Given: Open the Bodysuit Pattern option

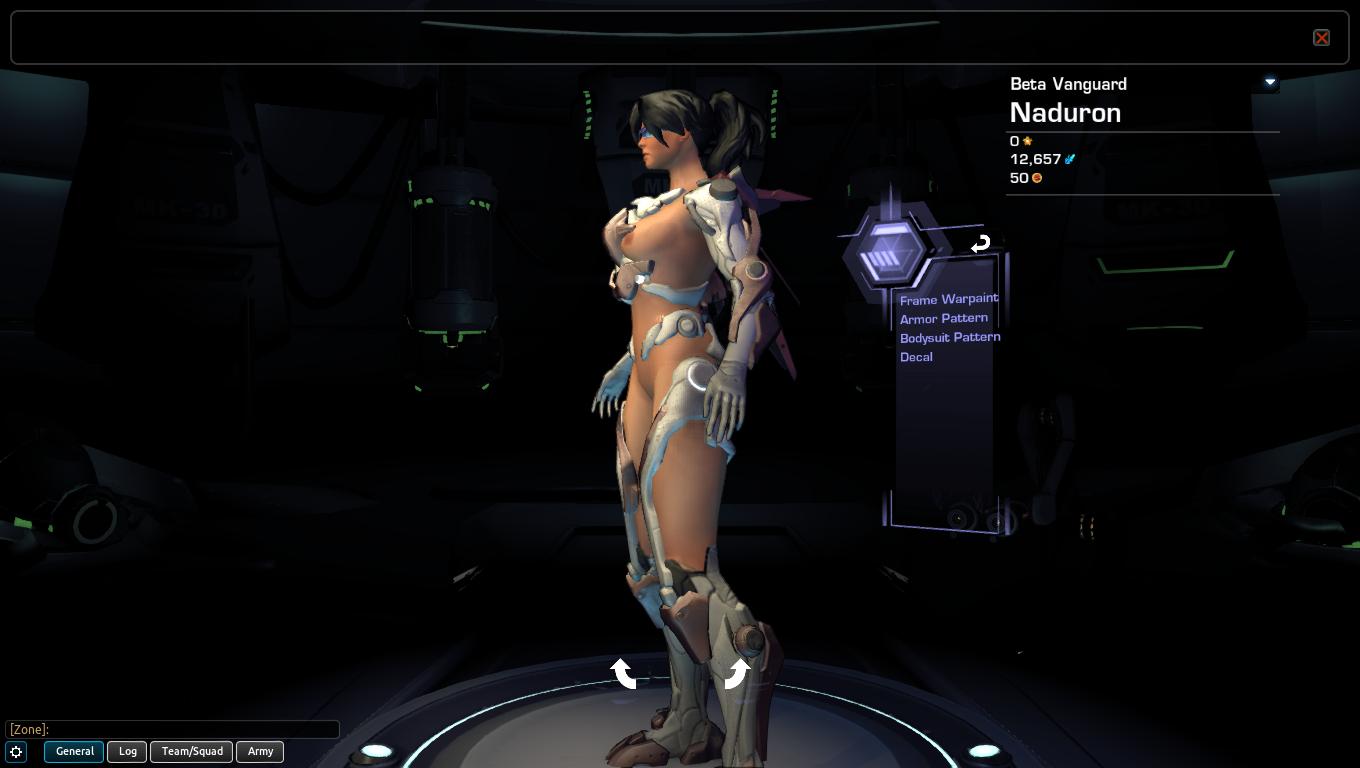Looking at the screenshot, I should pos(949,337).
